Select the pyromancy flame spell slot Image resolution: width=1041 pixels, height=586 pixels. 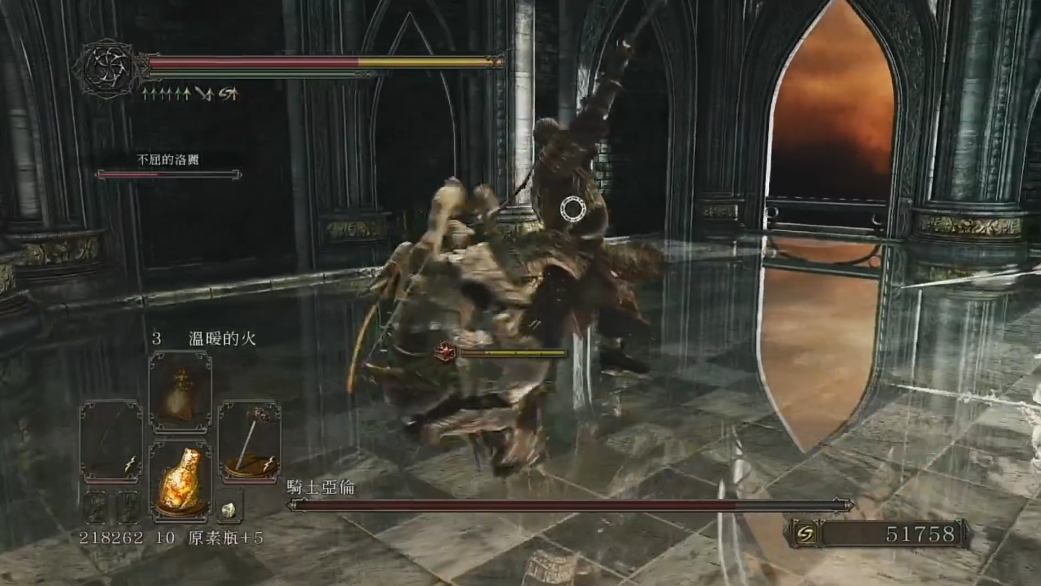coord(180,391)
